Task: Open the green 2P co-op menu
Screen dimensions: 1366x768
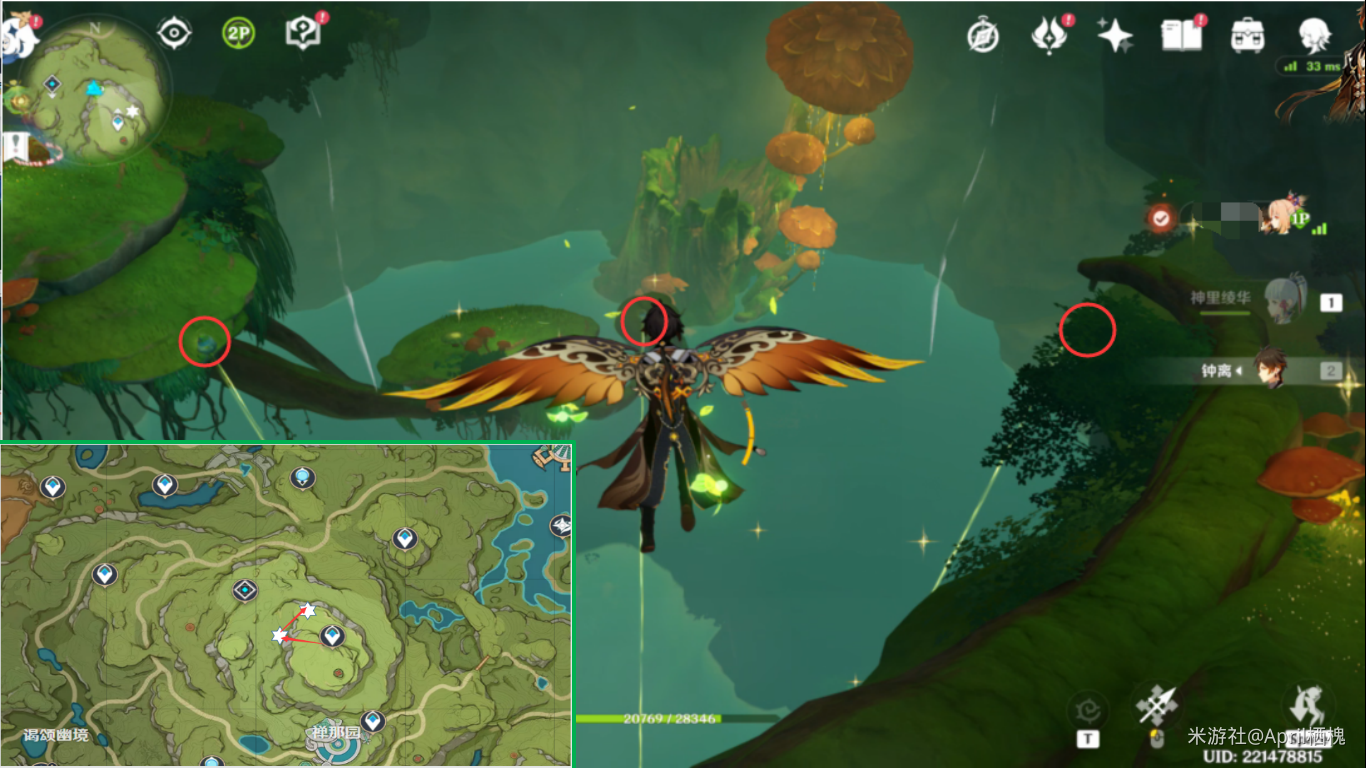Action: pyautogui.click(x=238, y=33)
